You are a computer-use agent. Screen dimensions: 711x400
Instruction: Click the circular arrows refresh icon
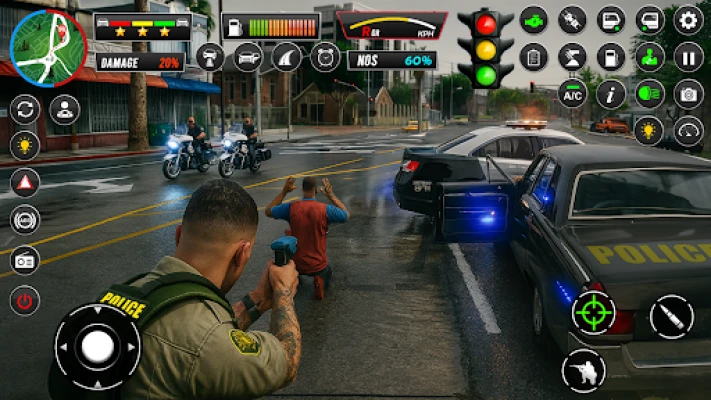tap(25, 108)
